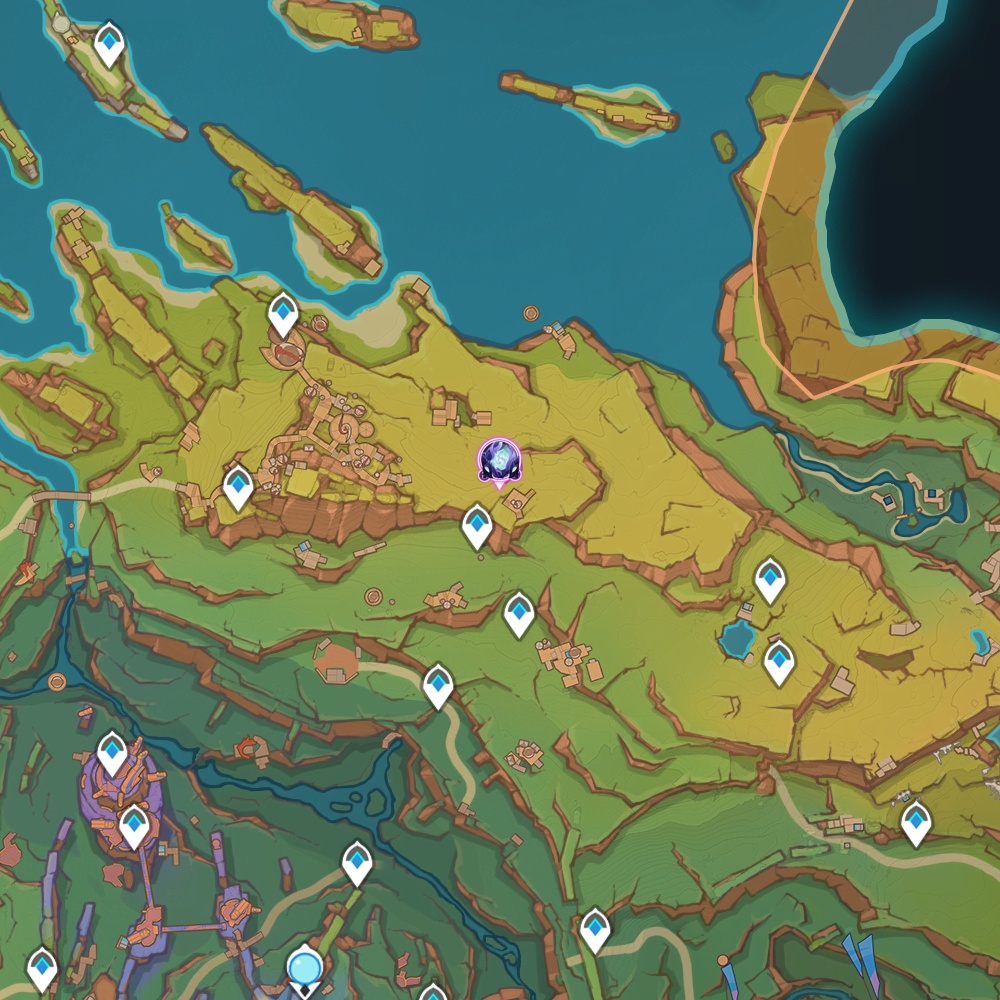This screenshot has height=1000, width=1000.
Task: Select the teleport waypoint on the narrow offshore island
Action: 109,44
